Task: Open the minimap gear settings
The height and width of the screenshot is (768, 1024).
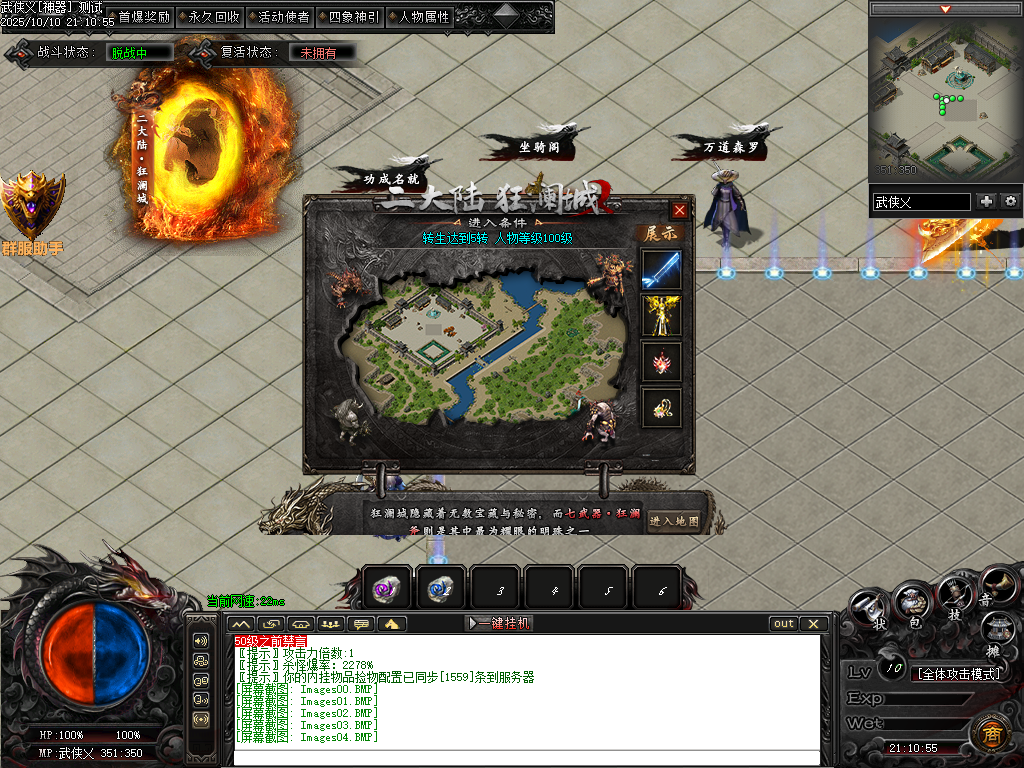Action: pyautogui.click(x=1011, y=201)
